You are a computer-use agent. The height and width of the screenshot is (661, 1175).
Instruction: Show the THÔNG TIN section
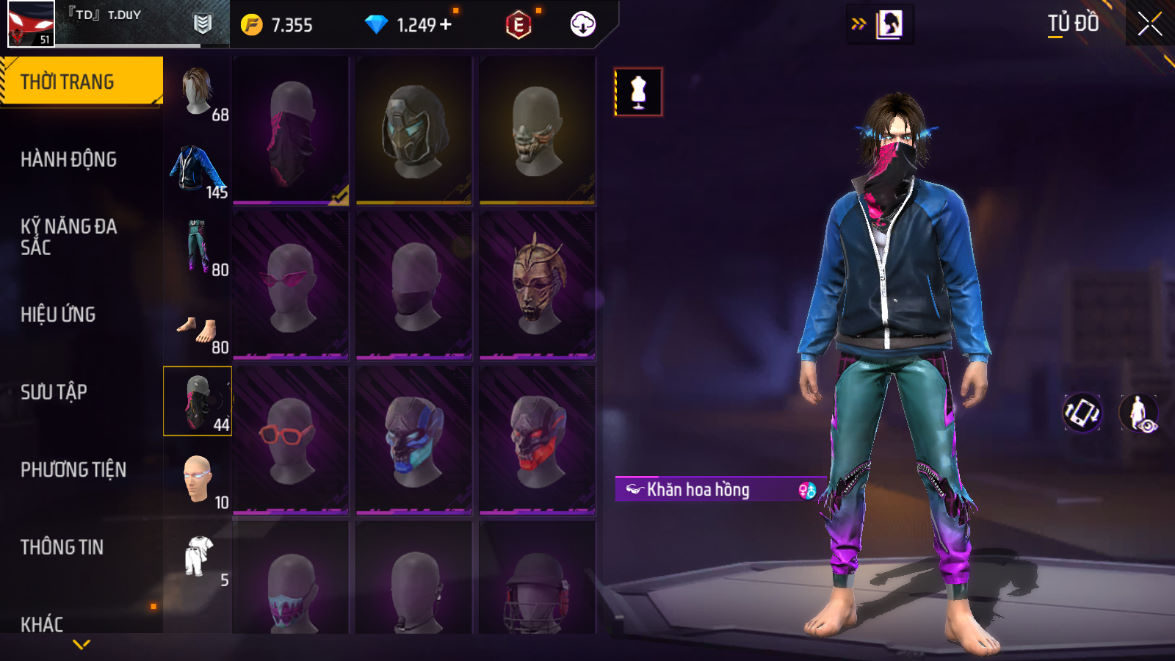pos(62,547)
